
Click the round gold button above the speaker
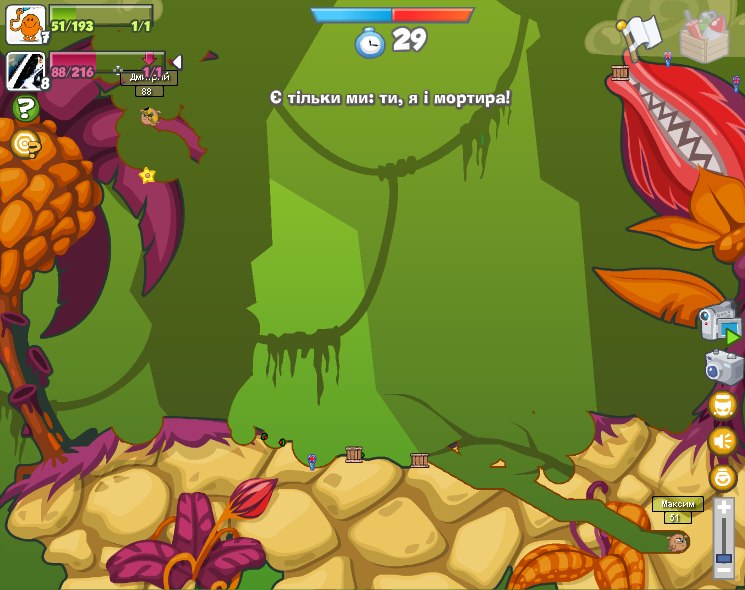click(722, 405)
